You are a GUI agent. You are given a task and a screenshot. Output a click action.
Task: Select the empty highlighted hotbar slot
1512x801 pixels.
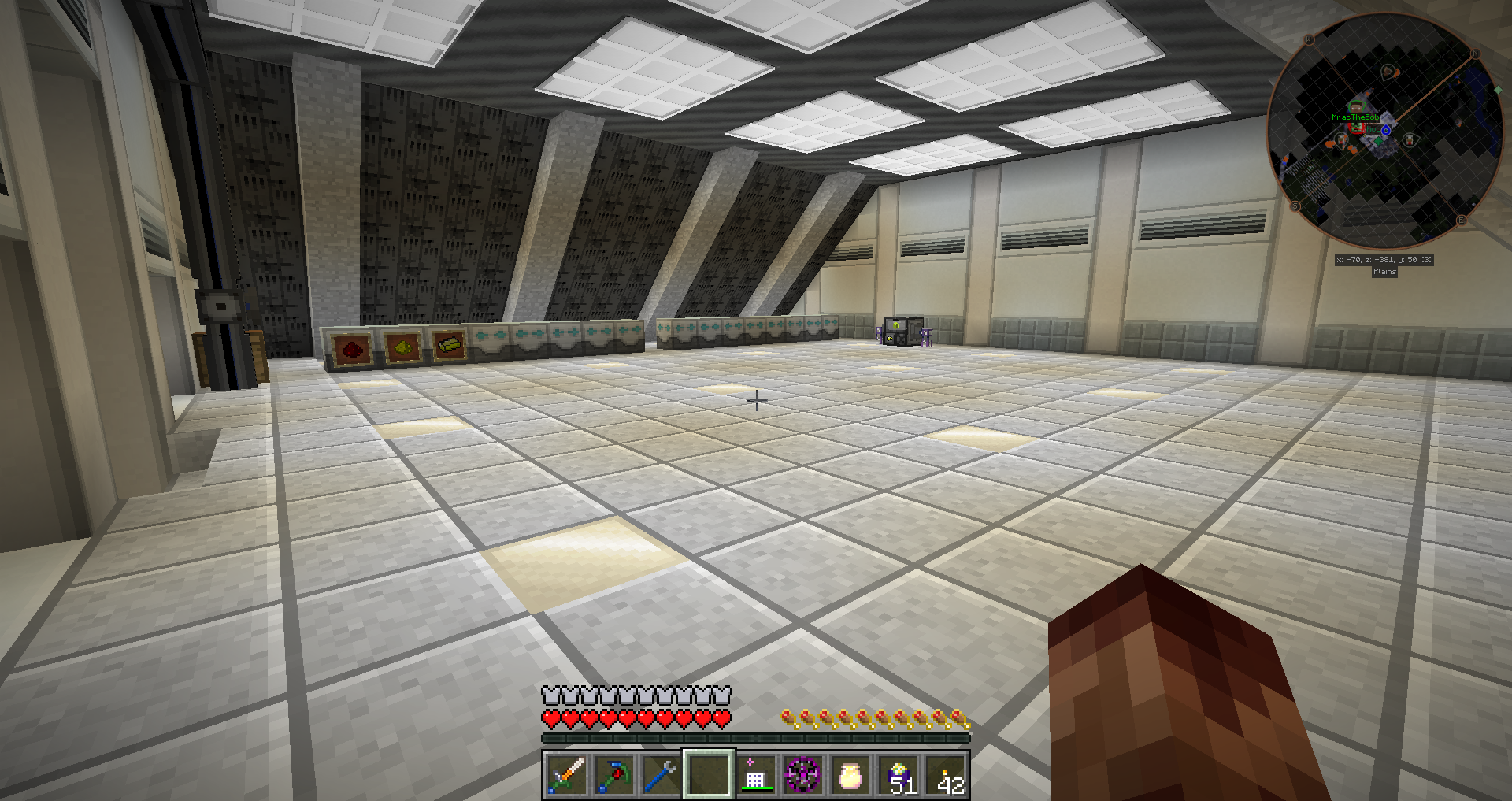point(709,775)
